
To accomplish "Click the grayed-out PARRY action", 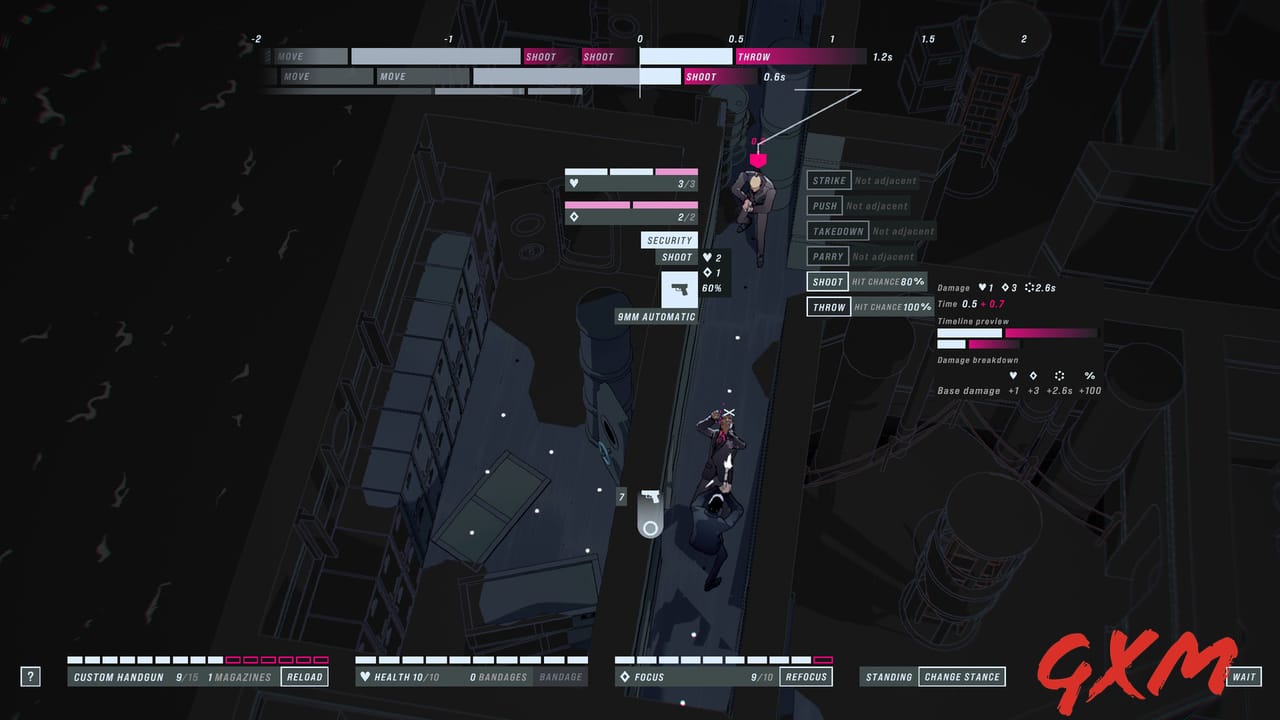I will point(830,256).
